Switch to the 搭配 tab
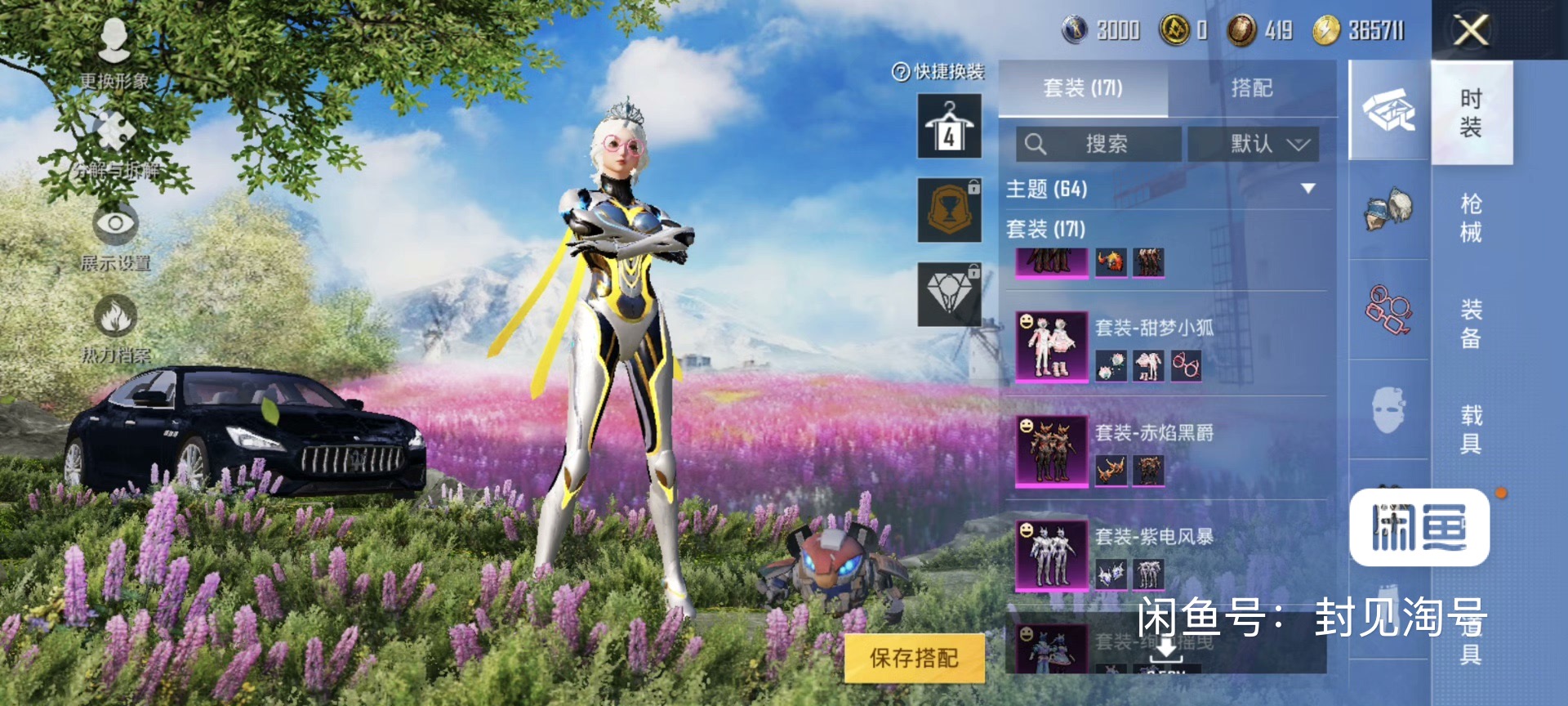This screenshot has width=1568, height=706. [1251, 88]
